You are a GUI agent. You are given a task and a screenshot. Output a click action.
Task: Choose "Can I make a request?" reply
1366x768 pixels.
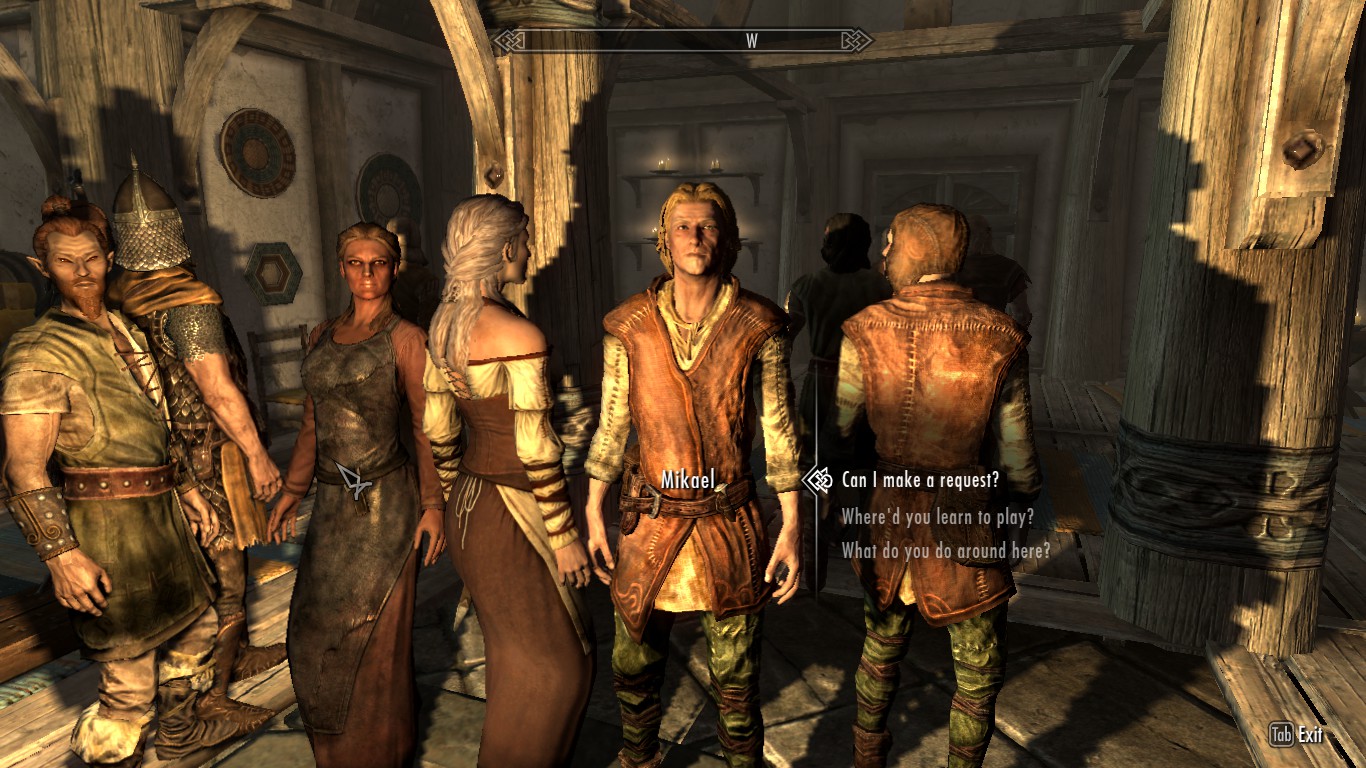click(920, 481)
